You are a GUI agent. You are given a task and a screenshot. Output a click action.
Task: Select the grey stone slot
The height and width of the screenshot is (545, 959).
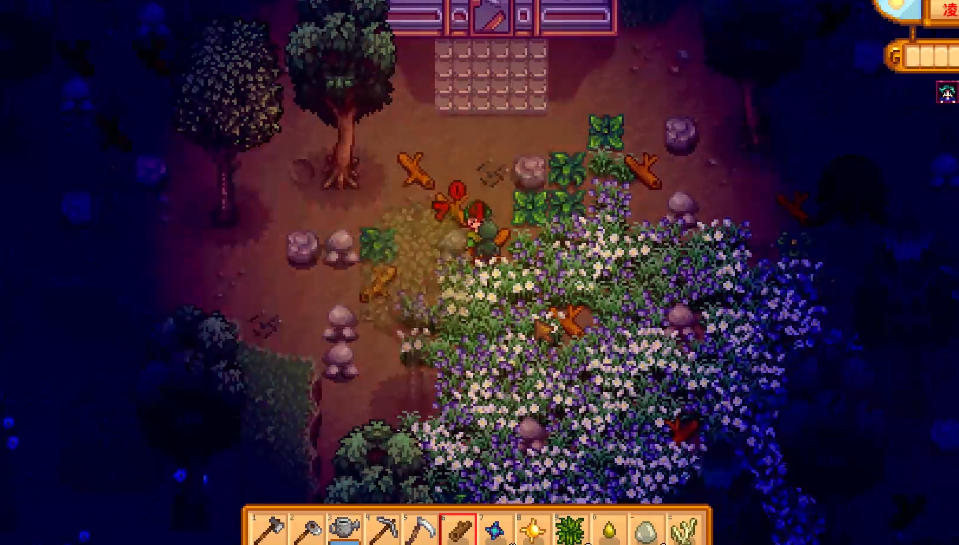pyautogui.click(x=647, y=529)
